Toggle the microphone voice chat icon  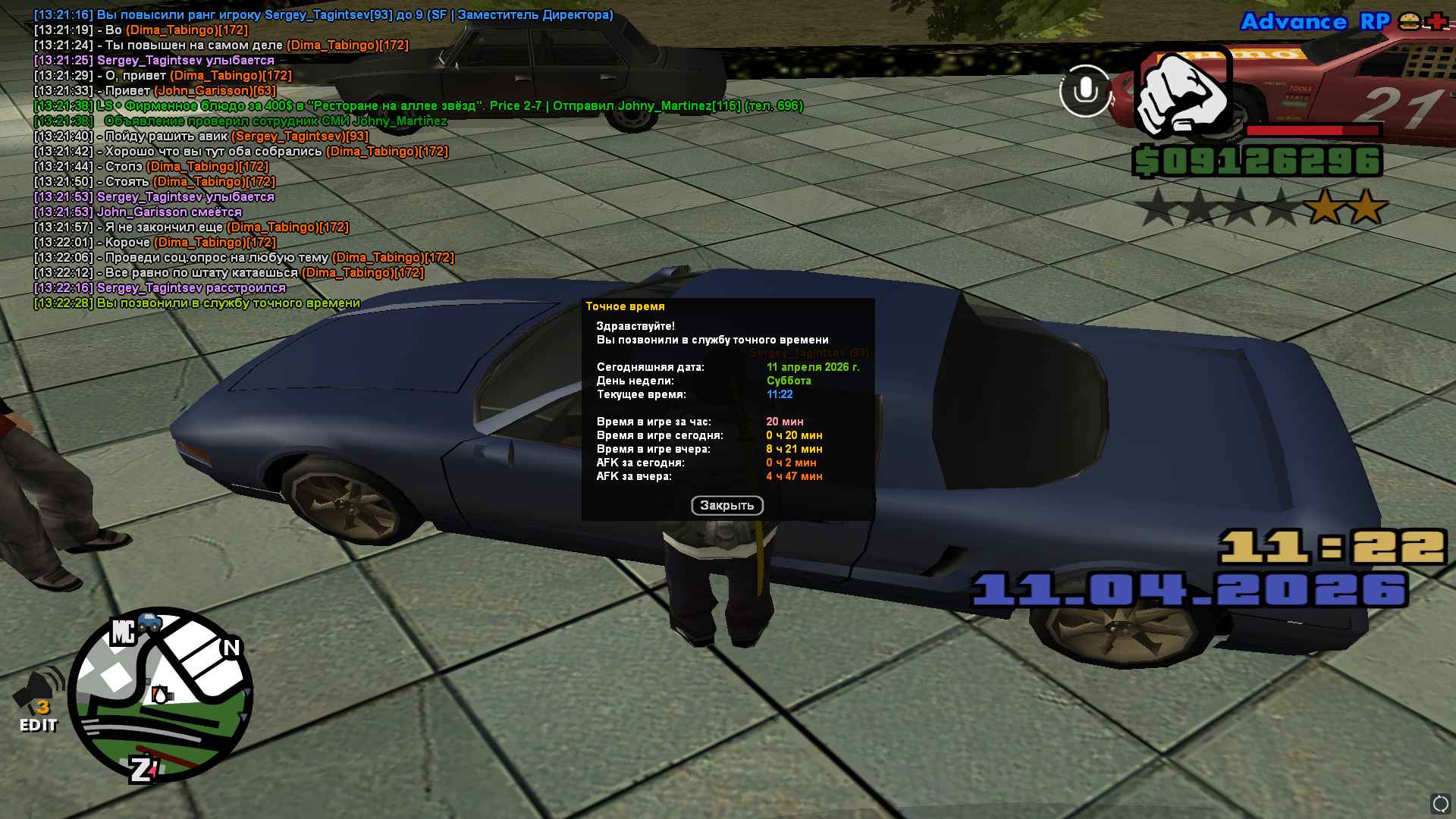coord(1085,91)
